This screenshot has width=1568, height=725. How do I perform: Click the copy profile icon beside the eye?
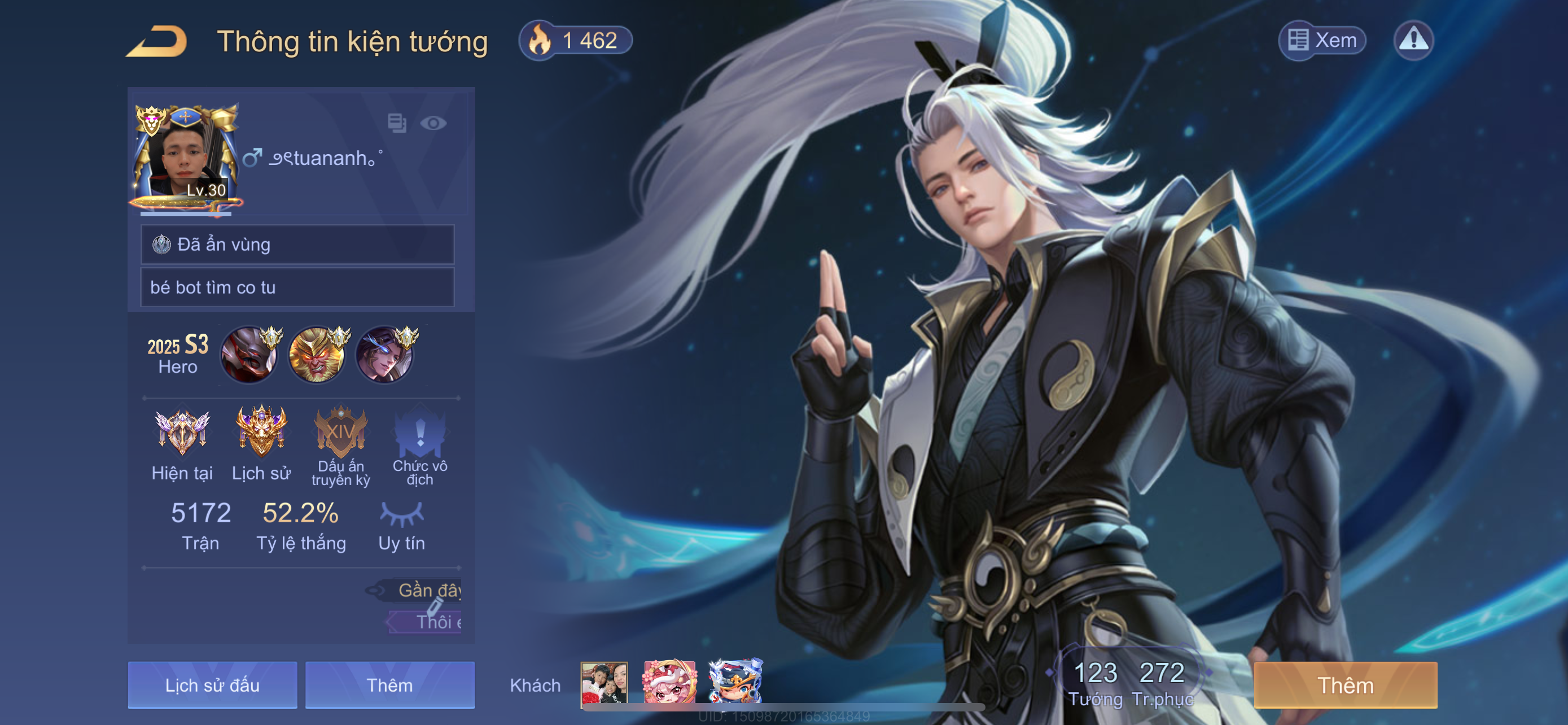click(x=397, y=123)
